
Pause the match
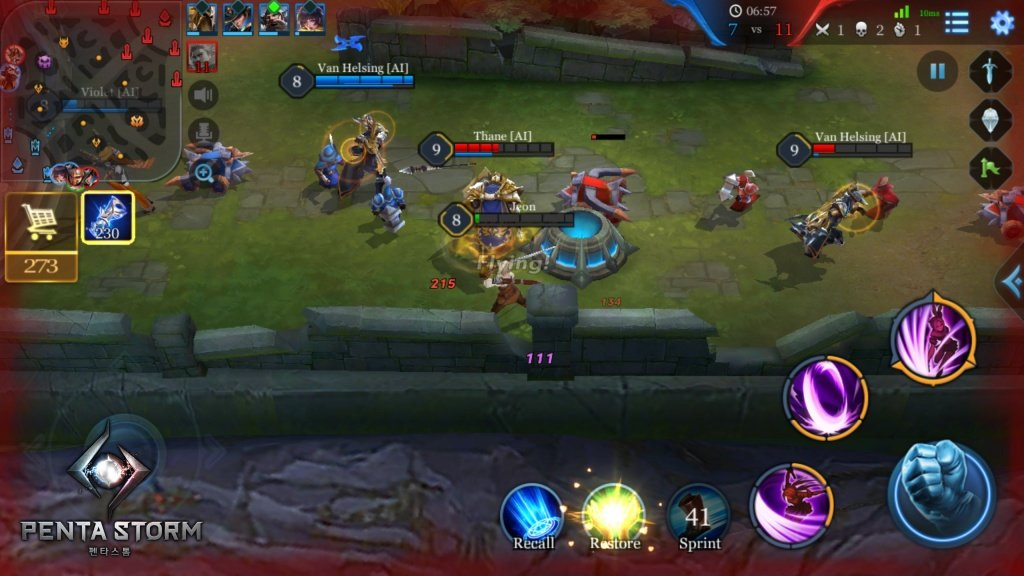coord(937,72)
